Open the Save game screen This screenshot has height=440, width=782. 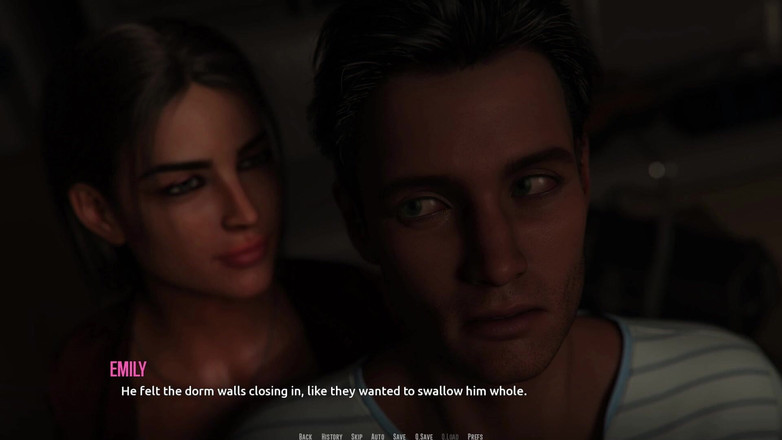[400, 436]
